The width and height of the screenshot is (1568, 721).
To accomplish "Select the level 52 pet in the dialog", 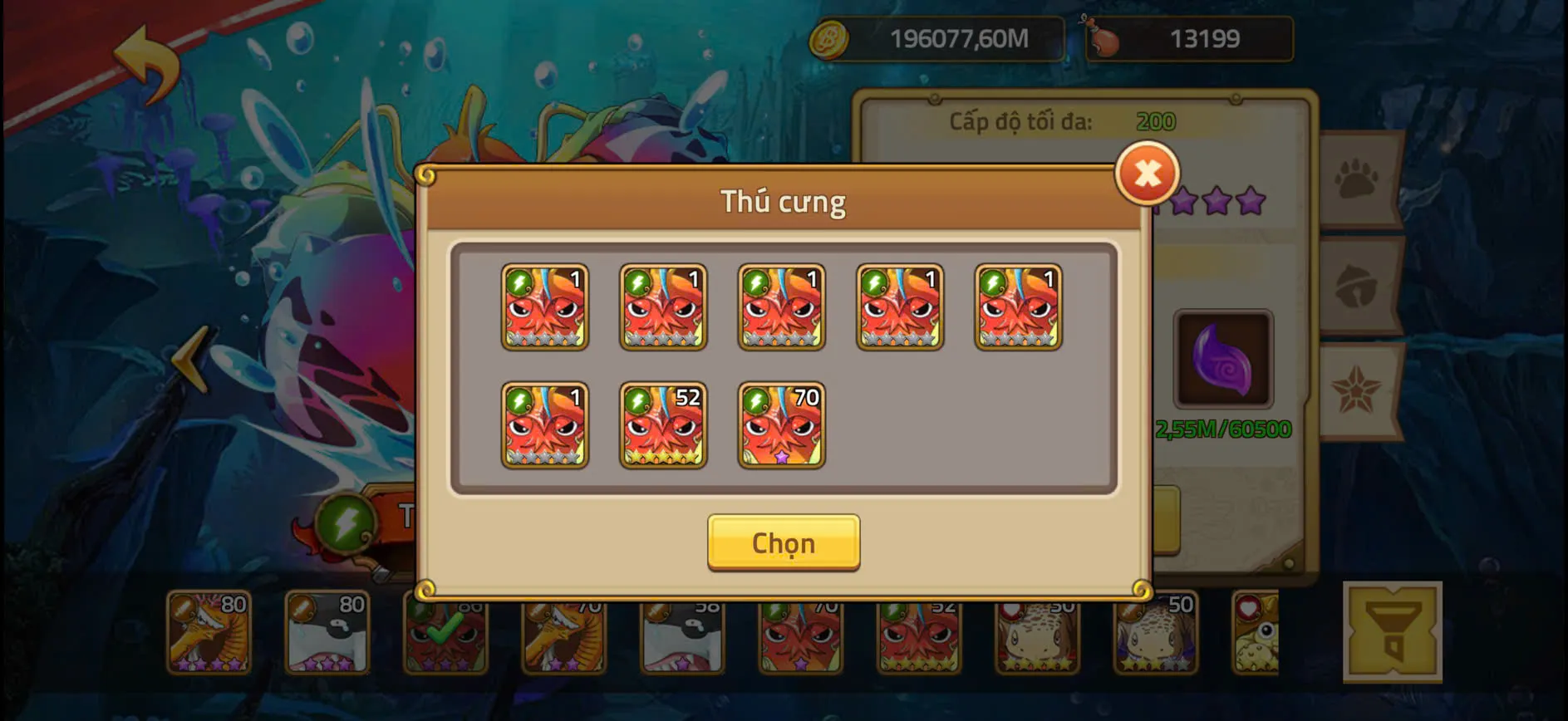I will pos(662,426).
